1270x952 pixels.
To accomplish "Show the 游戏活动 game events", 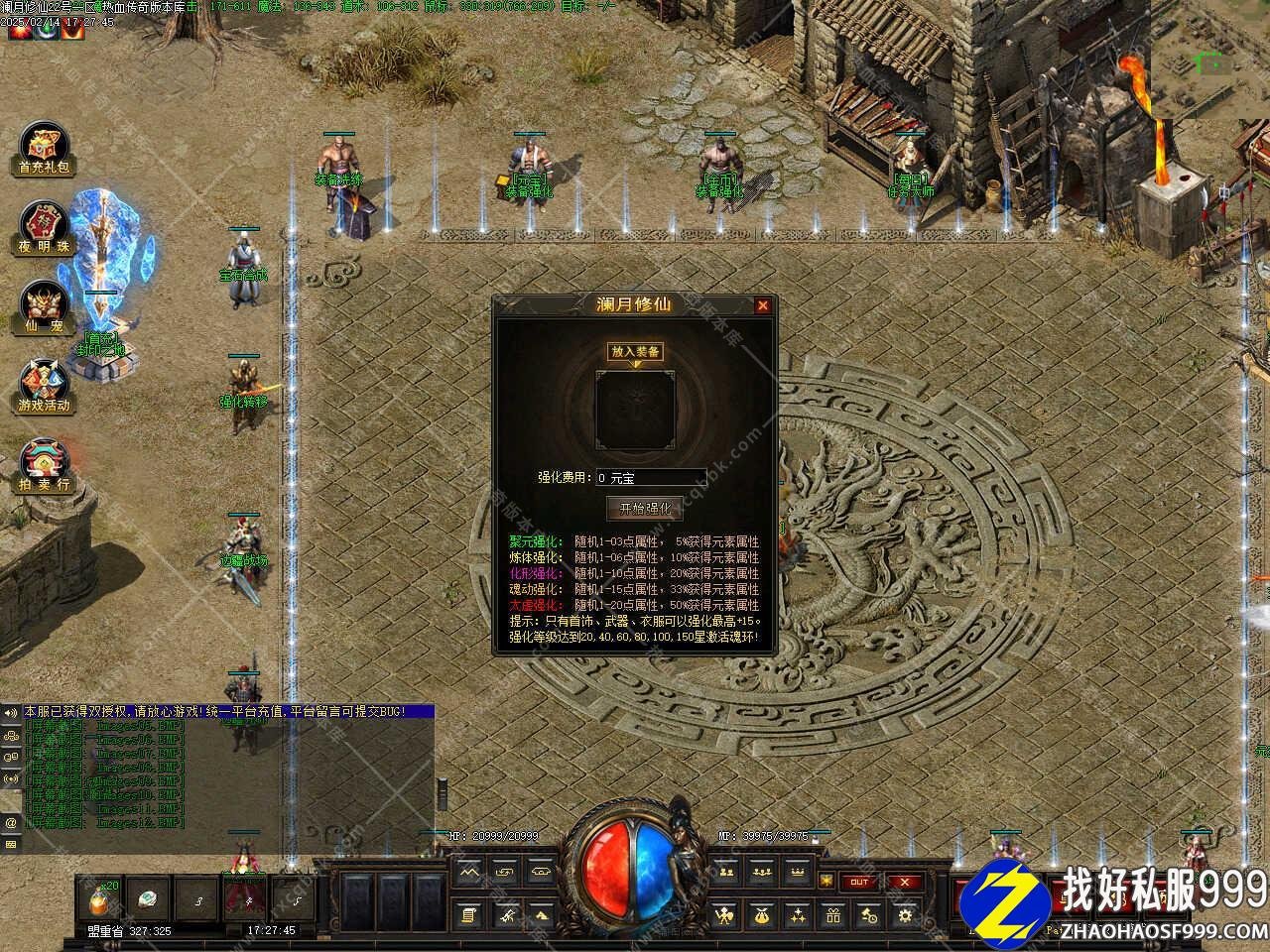I will coord(46,385).
